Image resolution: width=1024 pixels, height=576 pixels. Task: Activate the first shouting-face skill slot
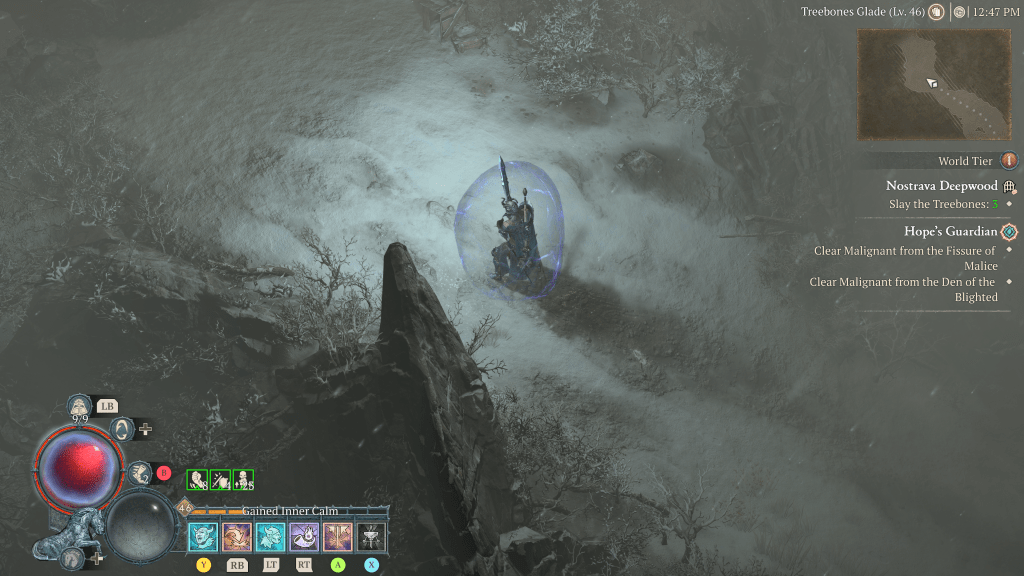pyautogui.click(x=204, y=537)
